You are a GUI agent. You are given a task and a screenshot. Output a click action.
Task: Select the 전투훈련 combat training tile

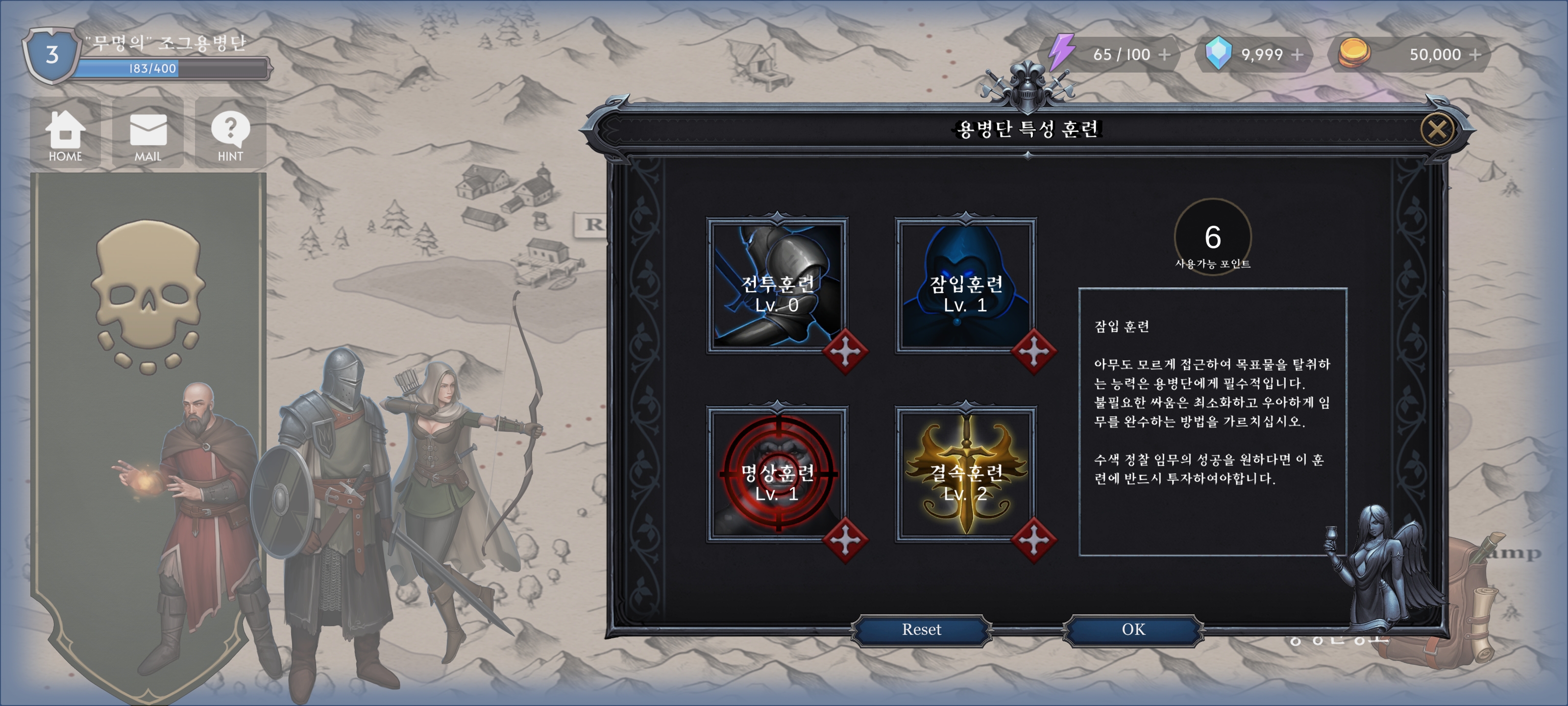click(776, 285)
